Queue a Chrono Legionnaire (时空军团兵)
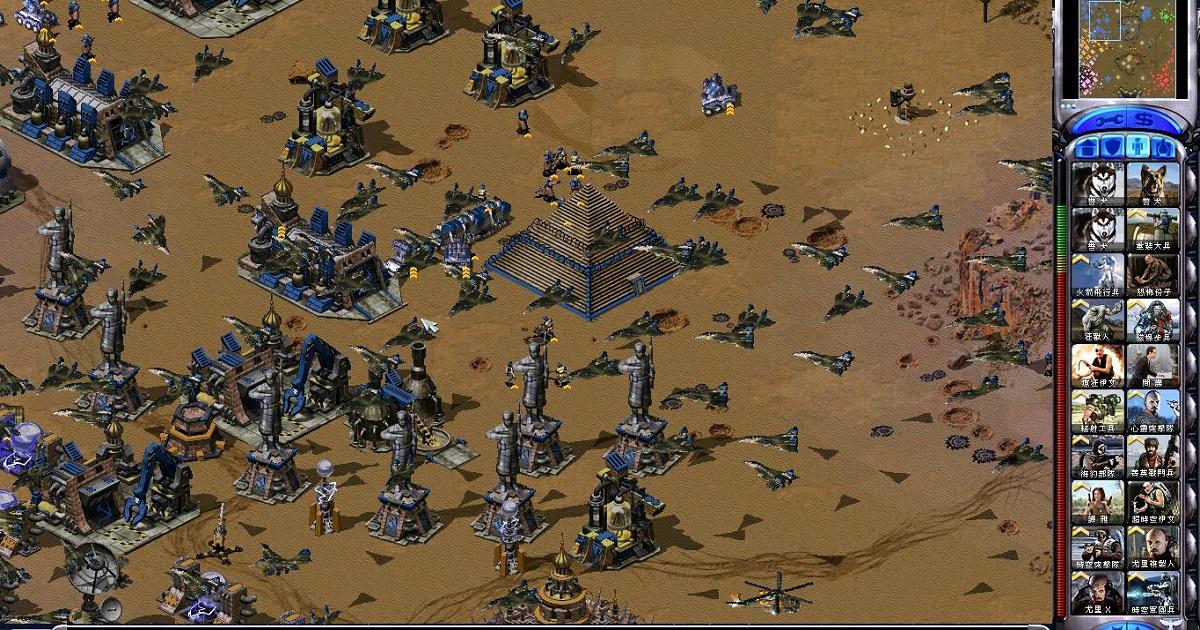This screenshot has height=630, width=1200. click(x=1152, y=593)
